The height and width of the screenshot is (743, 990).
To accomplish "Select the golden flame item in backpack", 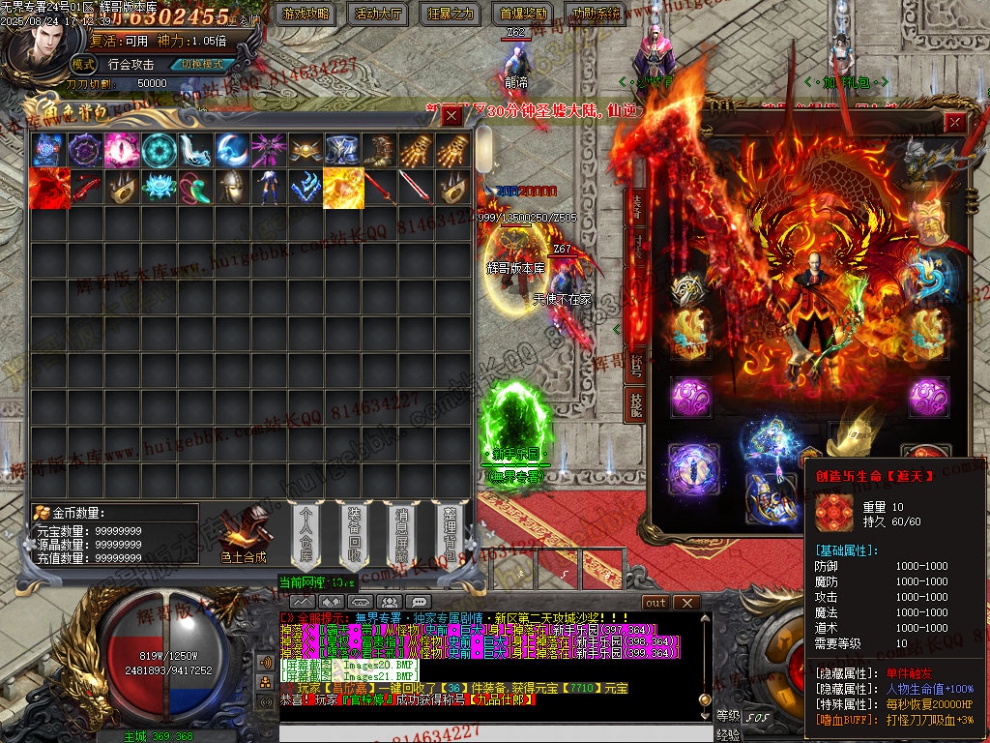I will click(343, 188).
